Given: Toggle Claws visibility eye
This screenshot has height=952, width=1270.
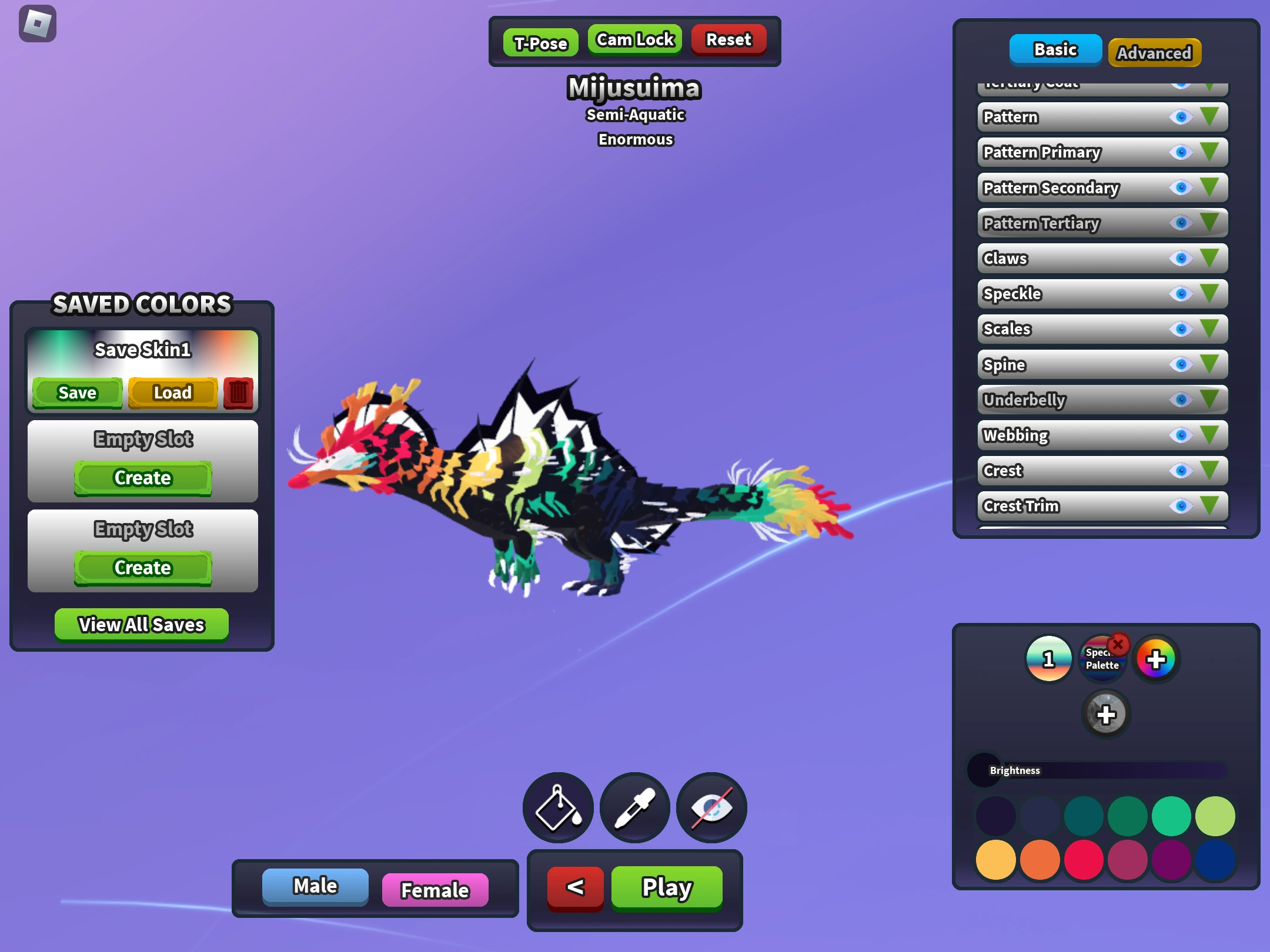Looking at the screenshot, I should pos(1180,259).
